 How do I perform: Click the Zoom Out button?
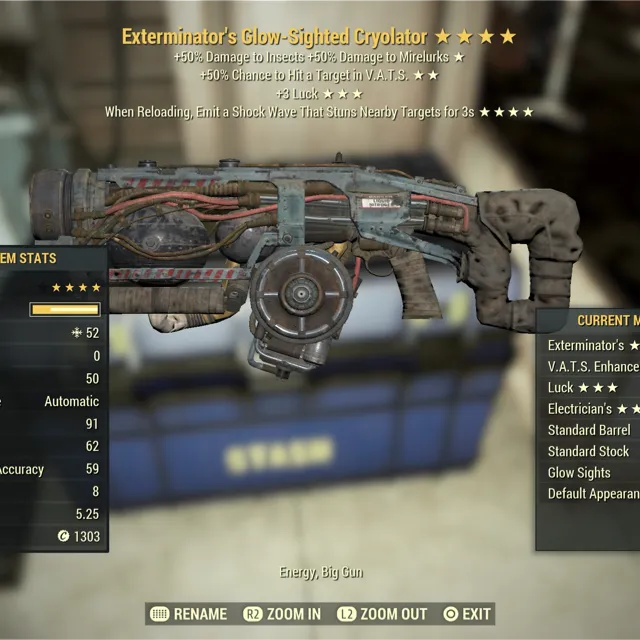point(382,614)
